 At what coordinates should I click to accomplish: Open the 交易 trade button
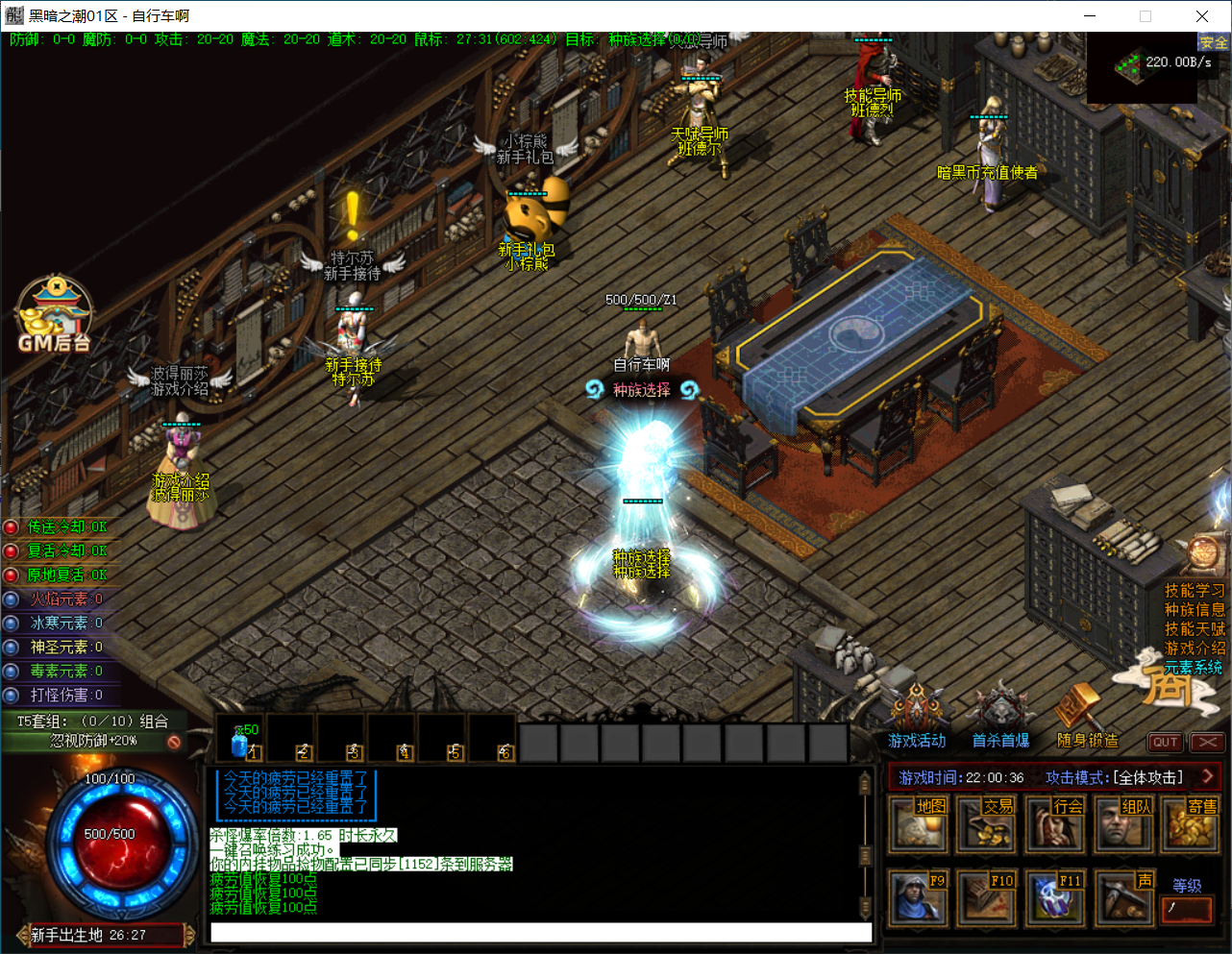tap(986, 823)
